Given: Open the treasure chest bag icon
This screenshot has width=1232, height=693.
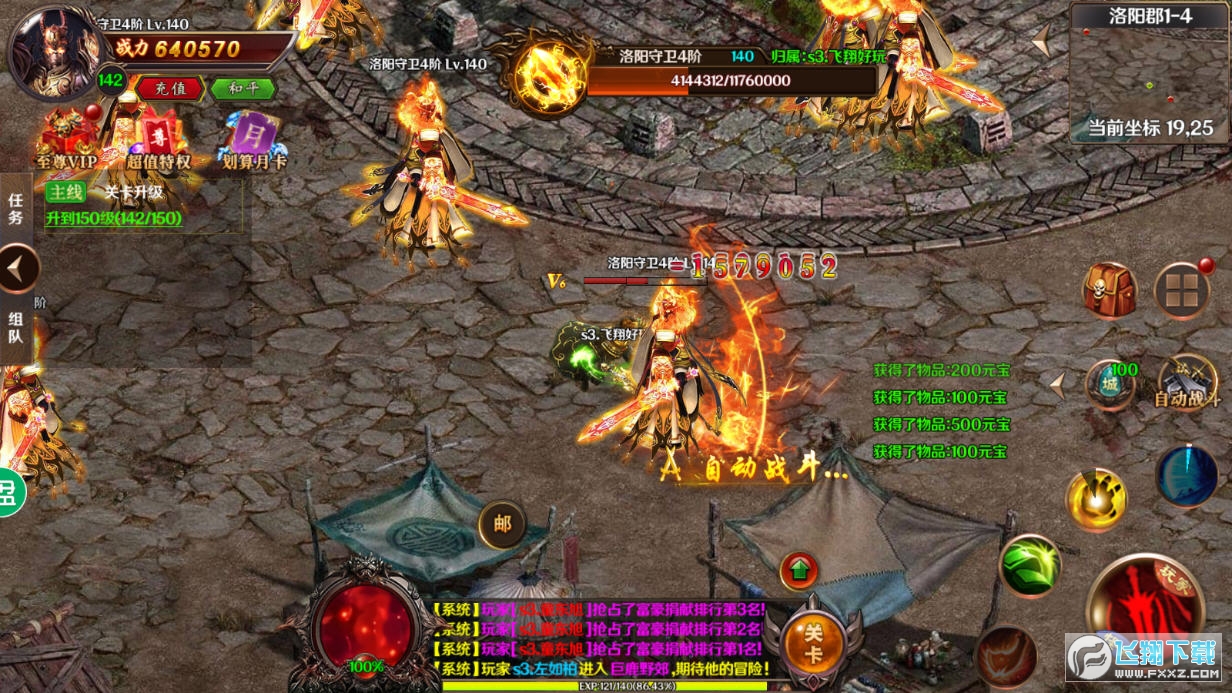Looking at the screenshot, I should pyautogui.click(x=1109, y=290).
